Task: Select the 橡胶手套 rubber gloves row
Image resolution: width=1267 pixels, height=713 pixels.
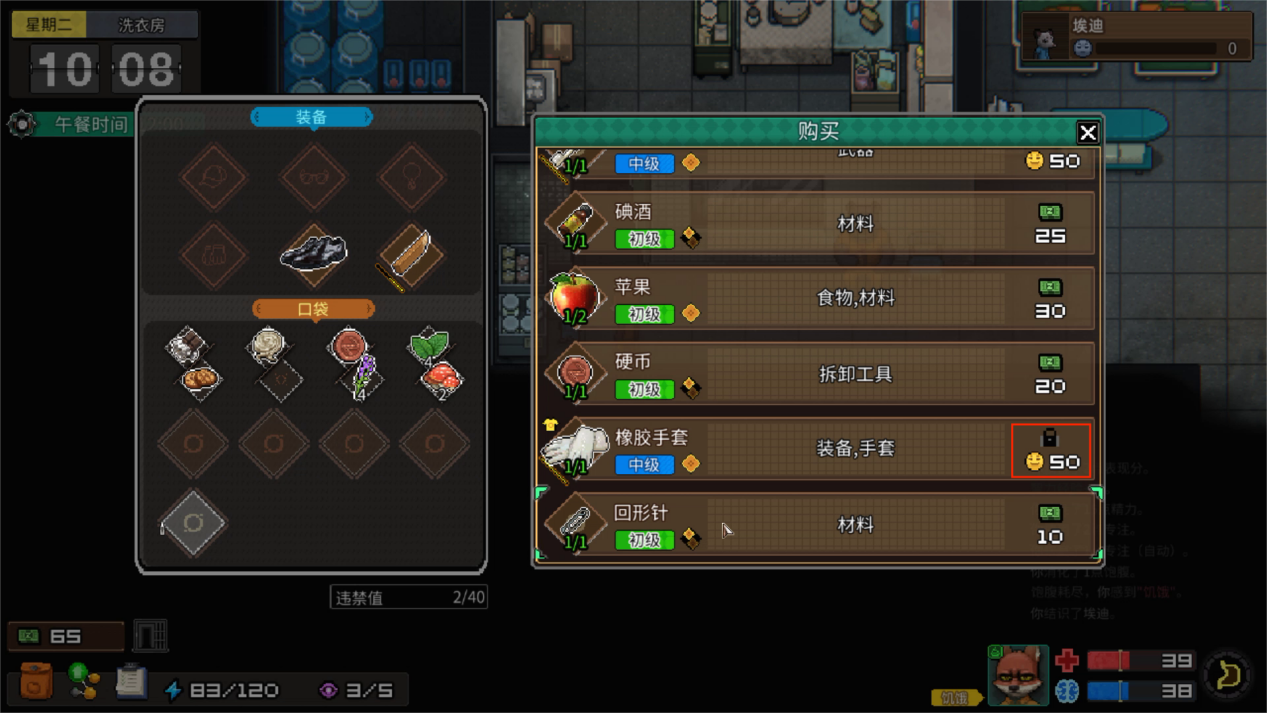Action: (818, 449)
